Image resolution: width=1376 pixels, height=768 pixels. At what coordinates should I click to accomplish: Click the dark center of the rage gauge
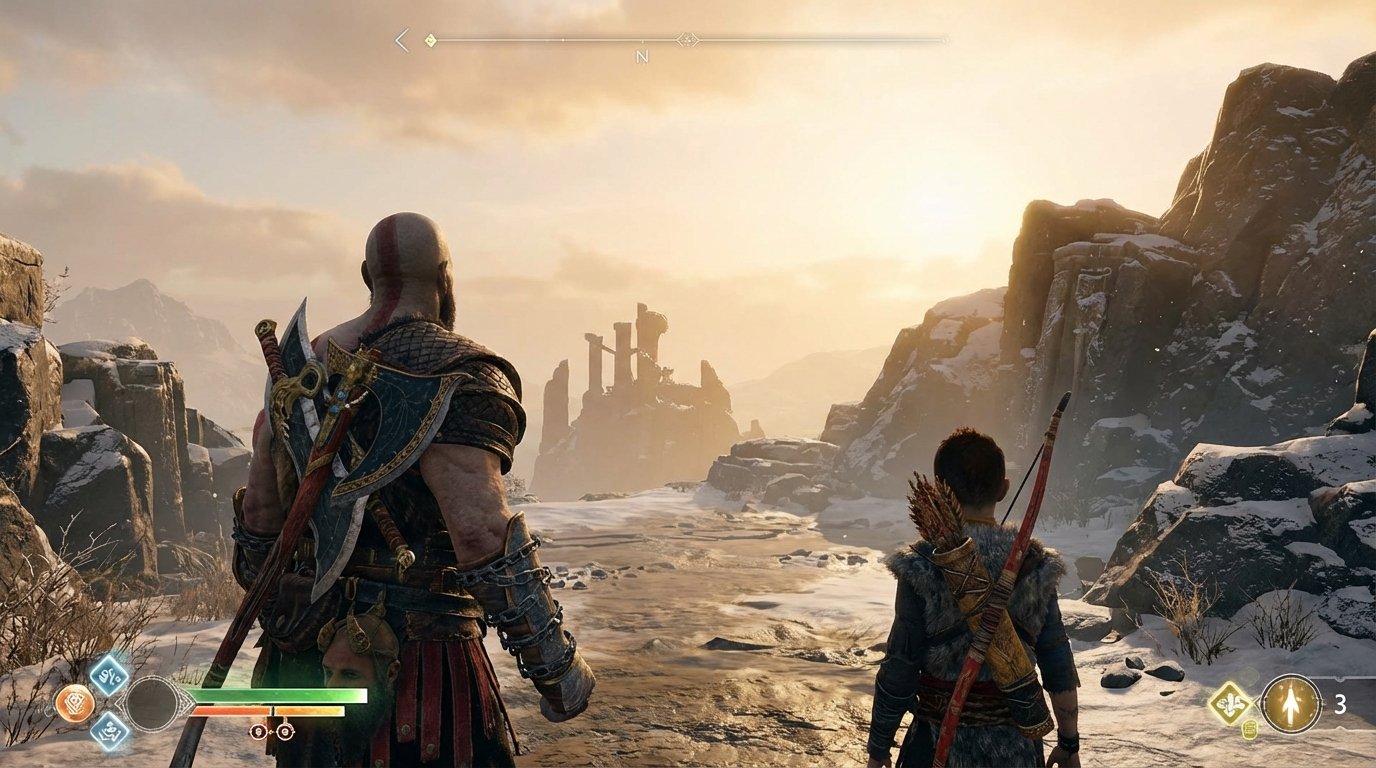(153, 703)
